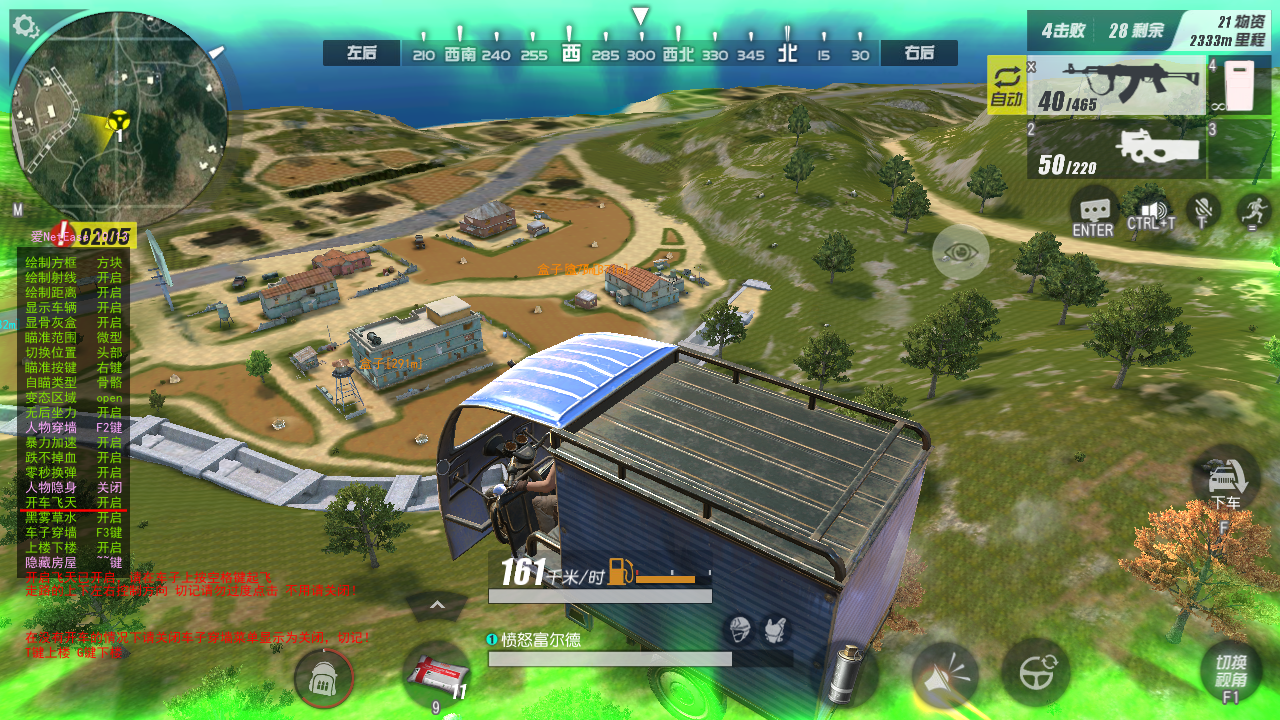This screenshot has width=1280, height=720.
Task: Exit the vehicle with the 下车 button
Action: click(x=1225, y=480)
